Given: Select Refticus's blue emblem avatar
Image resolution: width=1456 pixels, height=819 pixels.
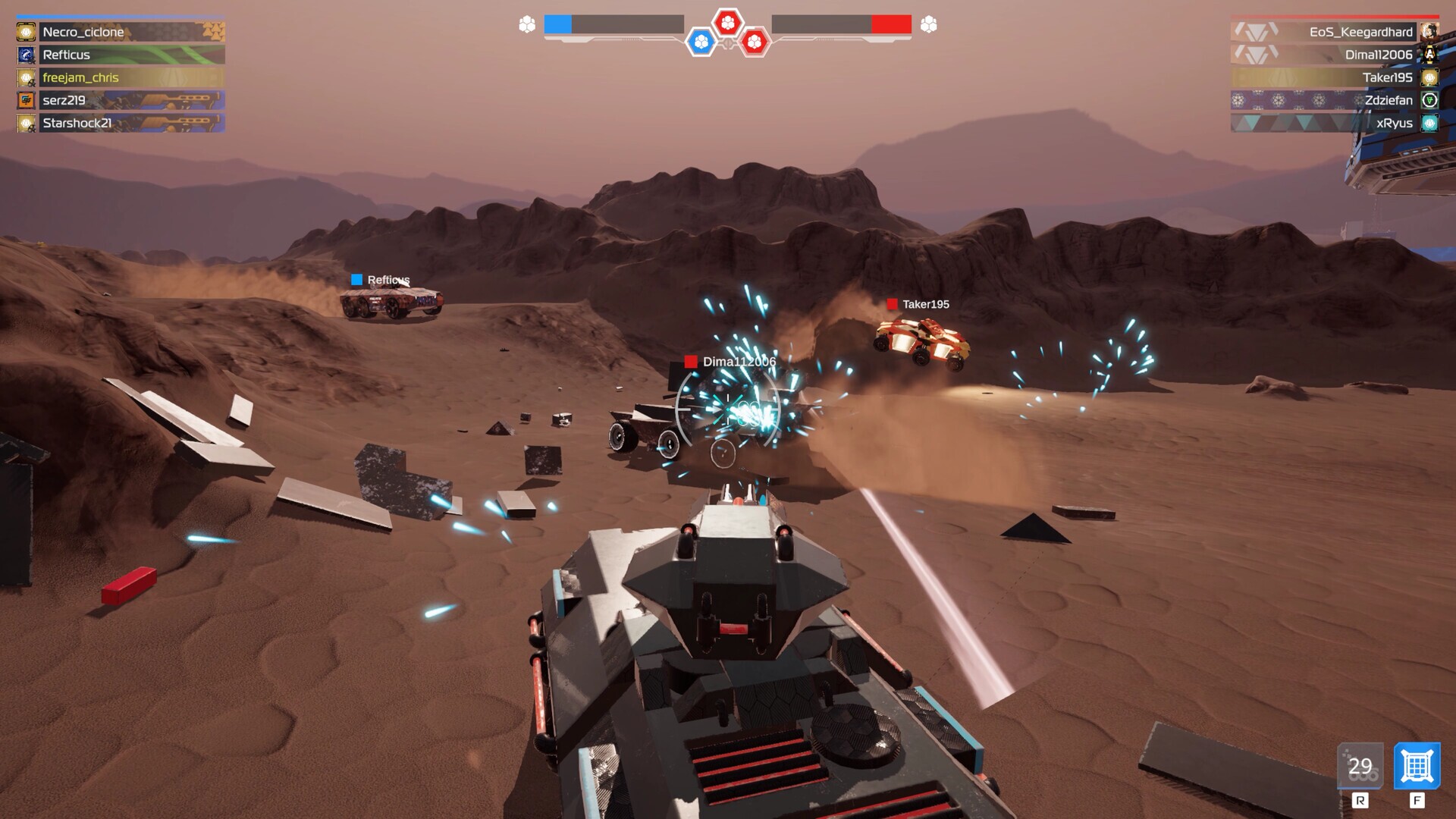Looking at the screenshot, I should click(x=27, y=55).
